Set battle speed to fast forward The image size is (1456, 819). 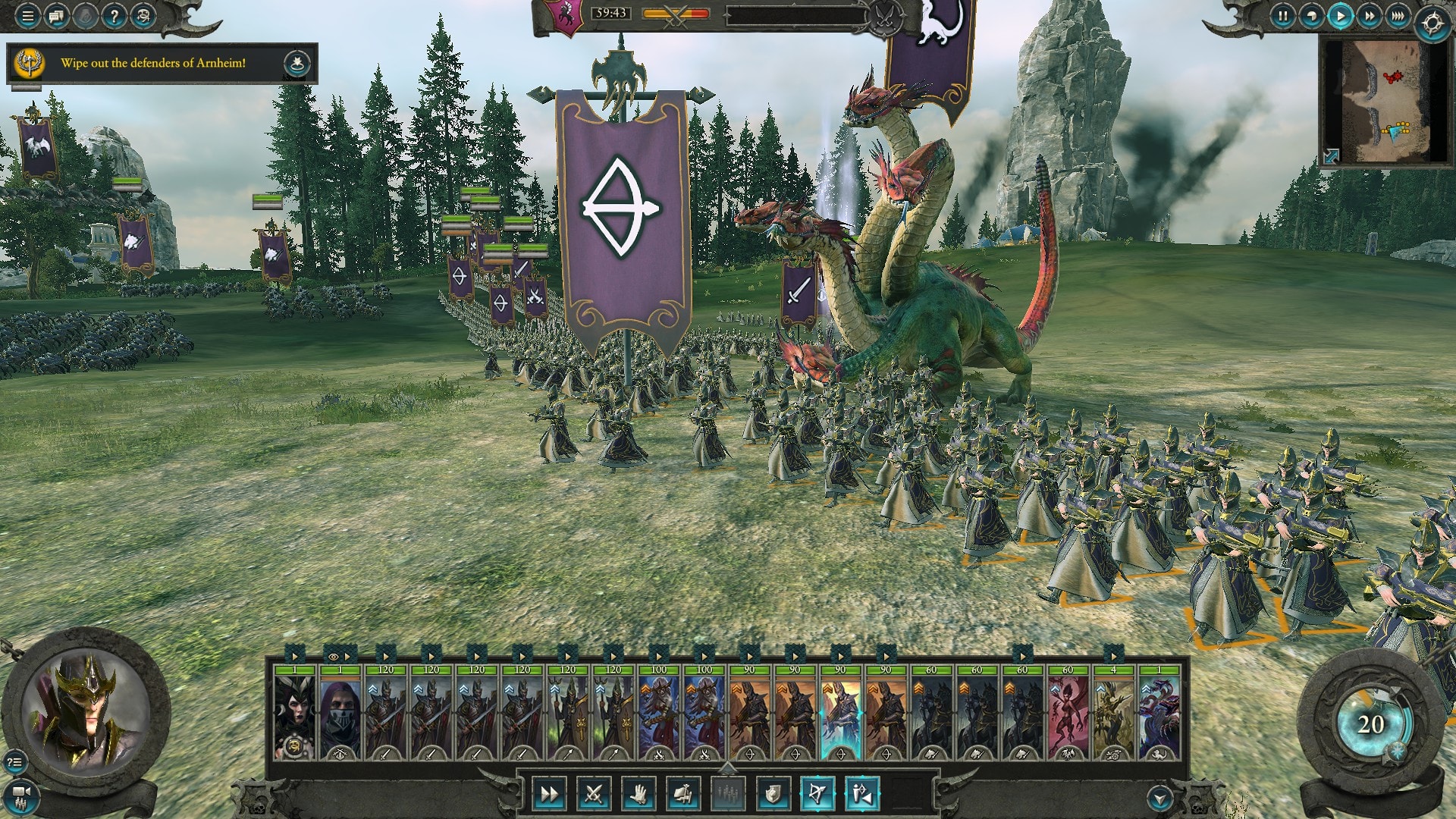point(1370,16)
